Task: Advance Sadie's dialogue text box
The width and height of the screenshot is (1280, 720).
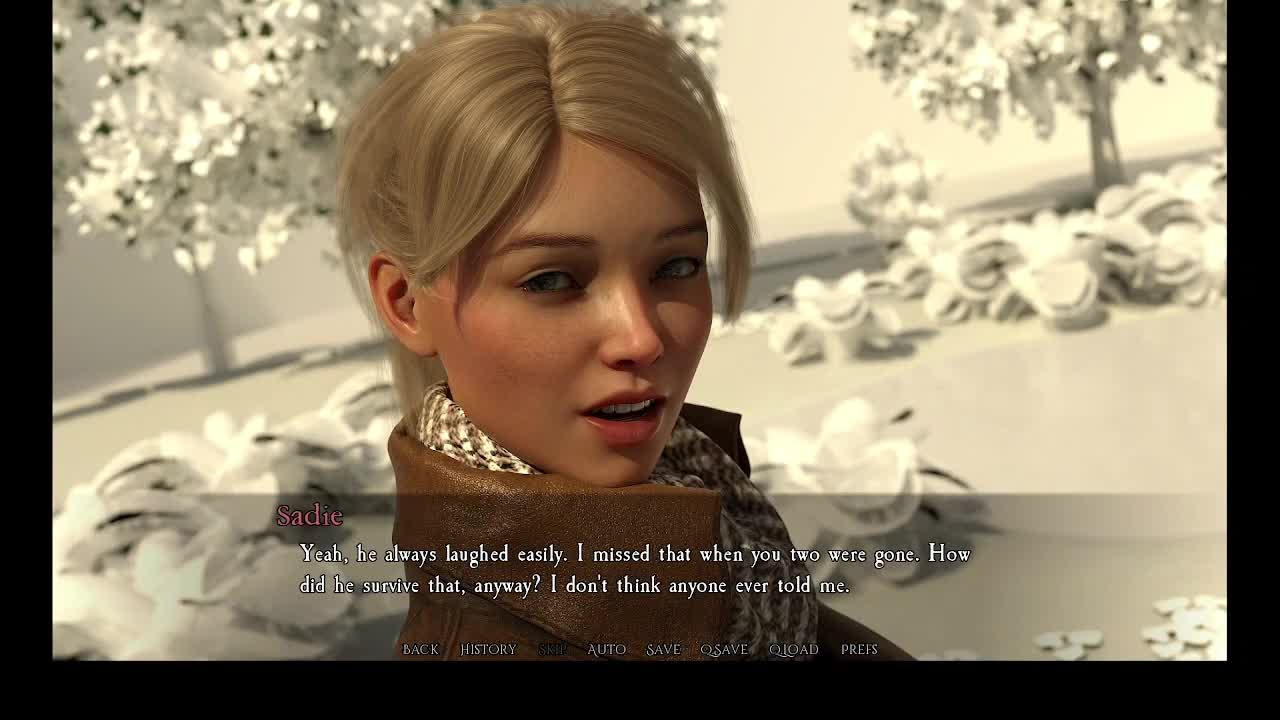Action: point(635,569)
